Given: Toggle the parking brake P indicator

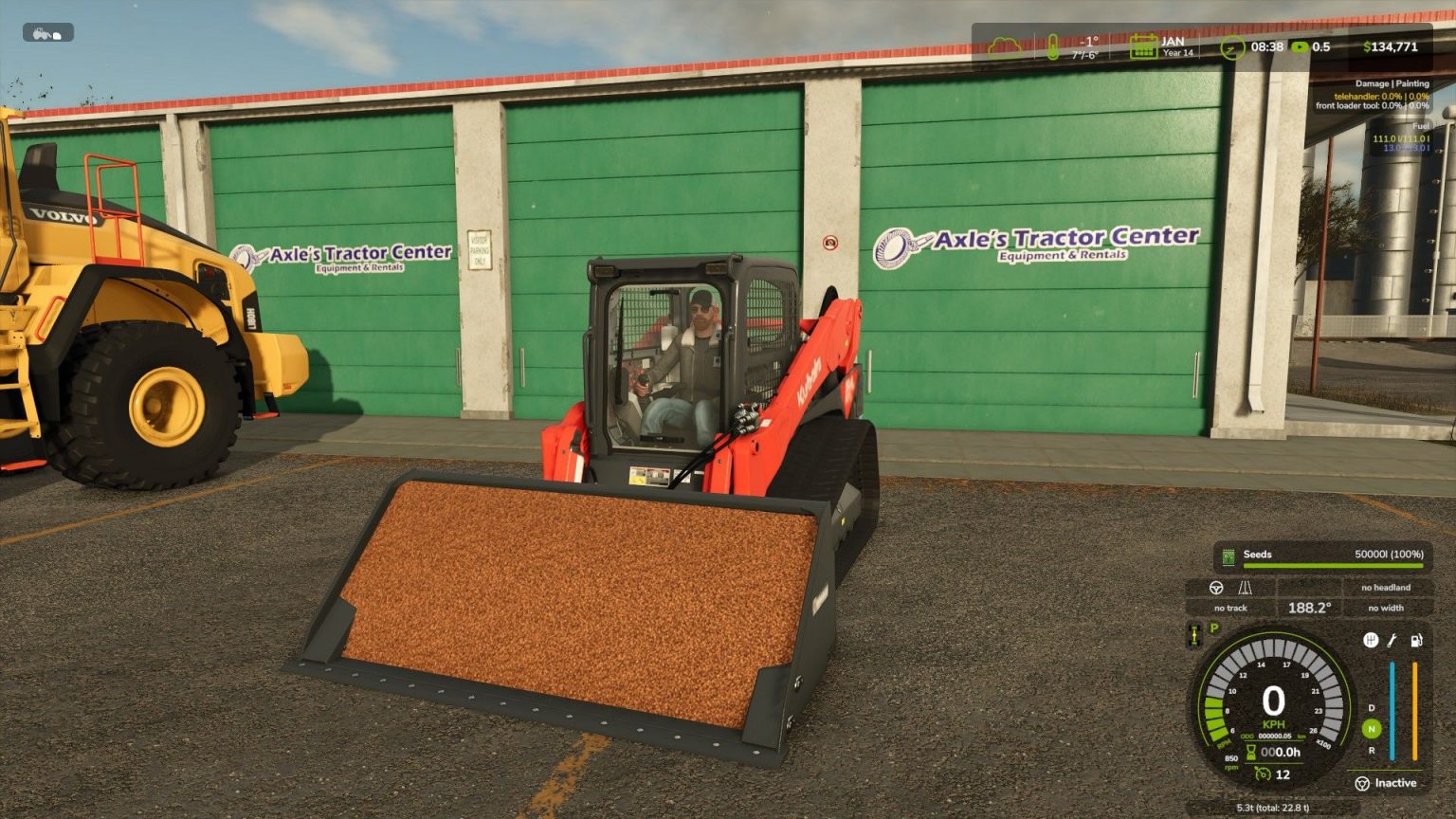Looking at the screenshot, I should click(x=1213, y=628).
